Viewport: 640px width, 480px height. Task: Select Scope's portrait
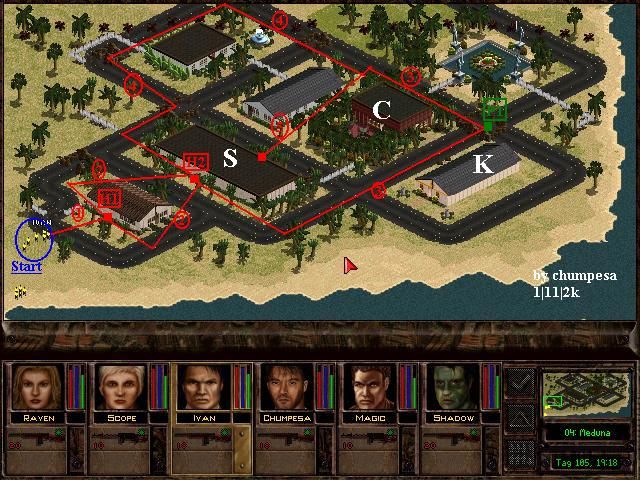pos(121,388)
